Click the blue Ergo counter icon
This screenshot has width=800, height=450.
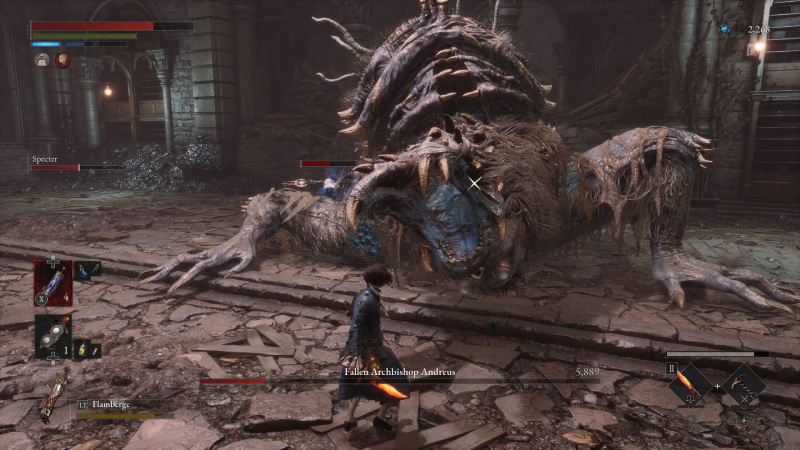[724, 30]
